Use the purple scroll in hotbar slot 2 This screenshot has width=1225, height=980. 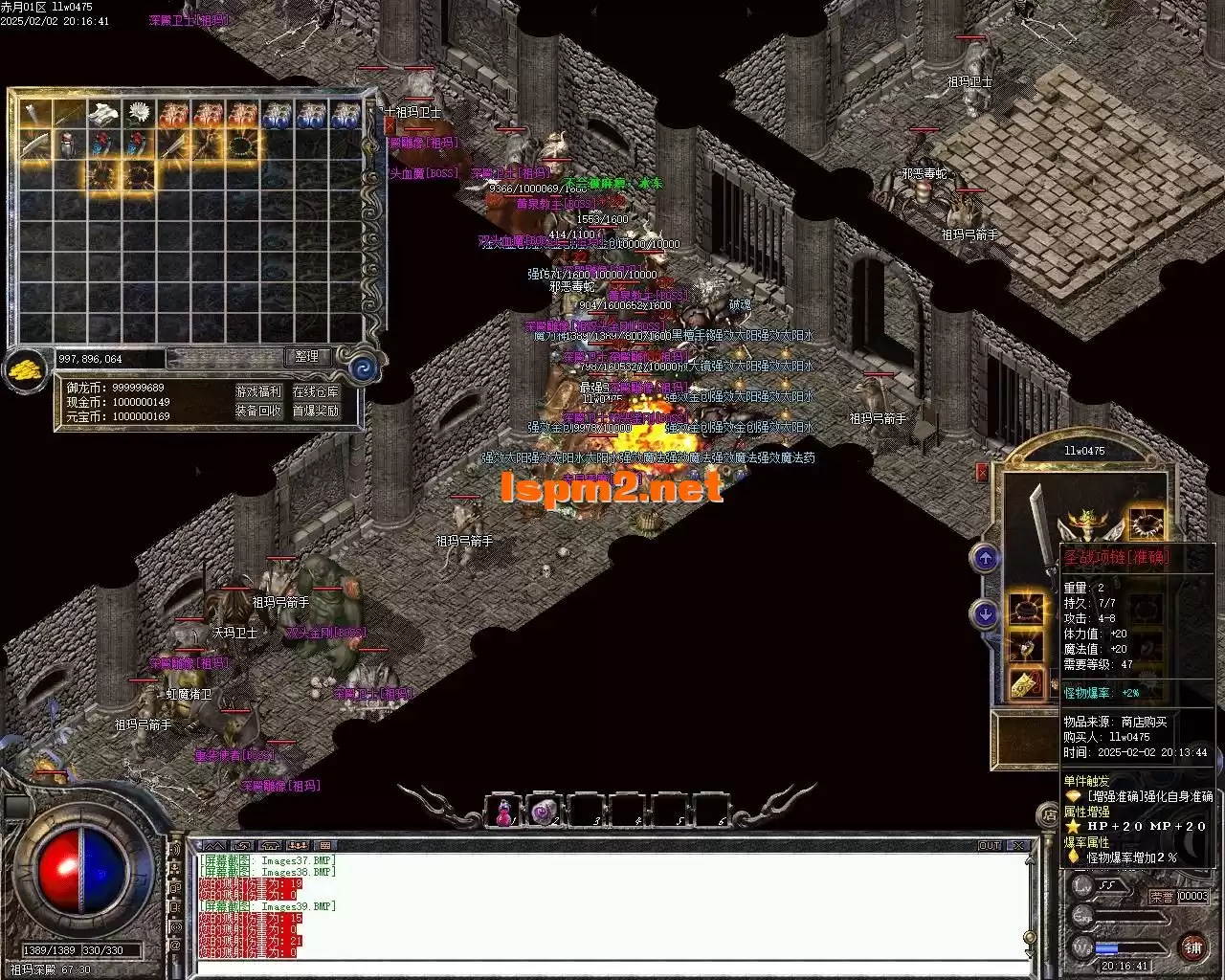tap(543, 812)
